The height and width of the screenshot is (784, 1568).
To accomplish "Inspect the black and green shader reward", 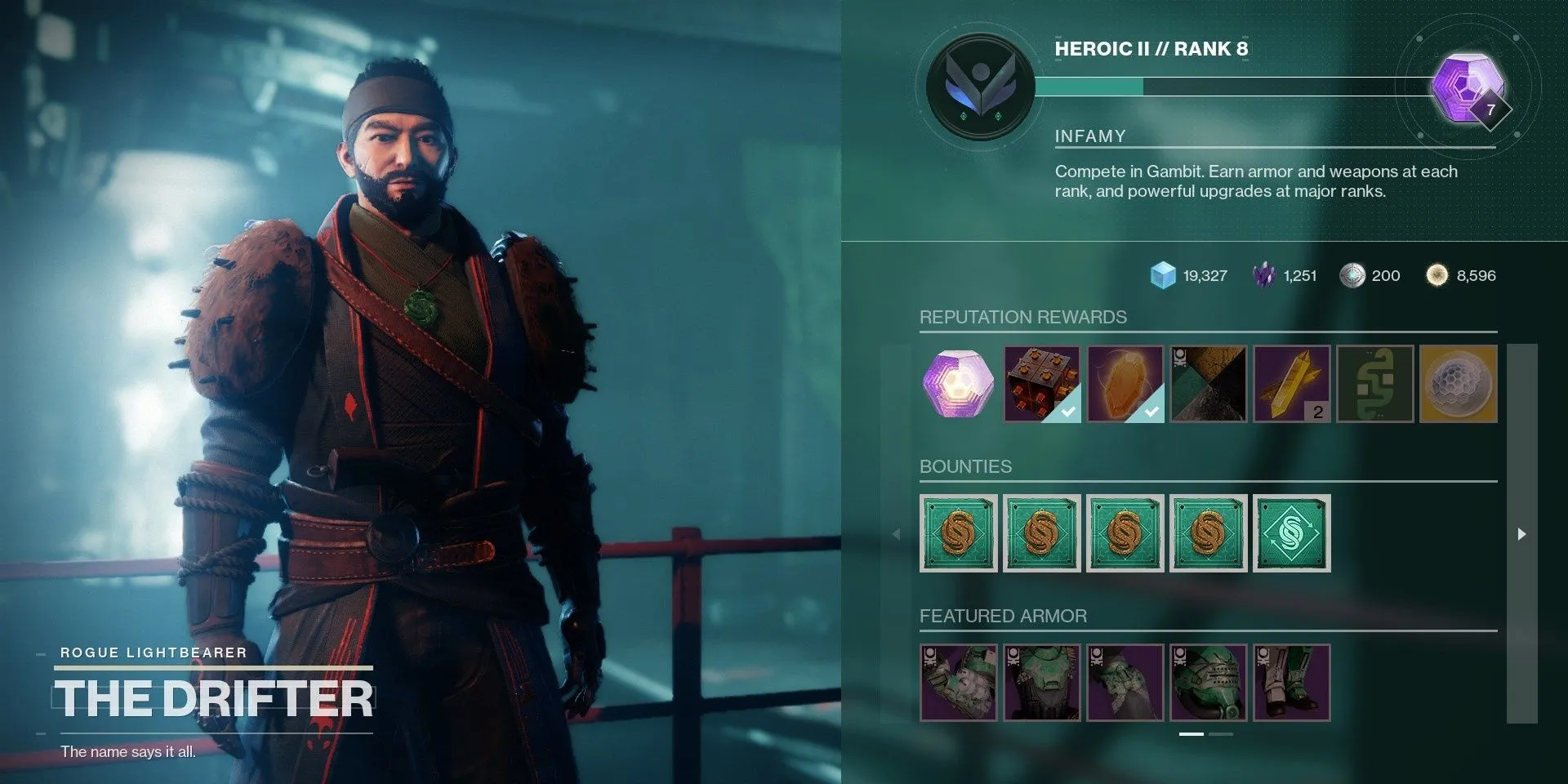I will 1209,384.
